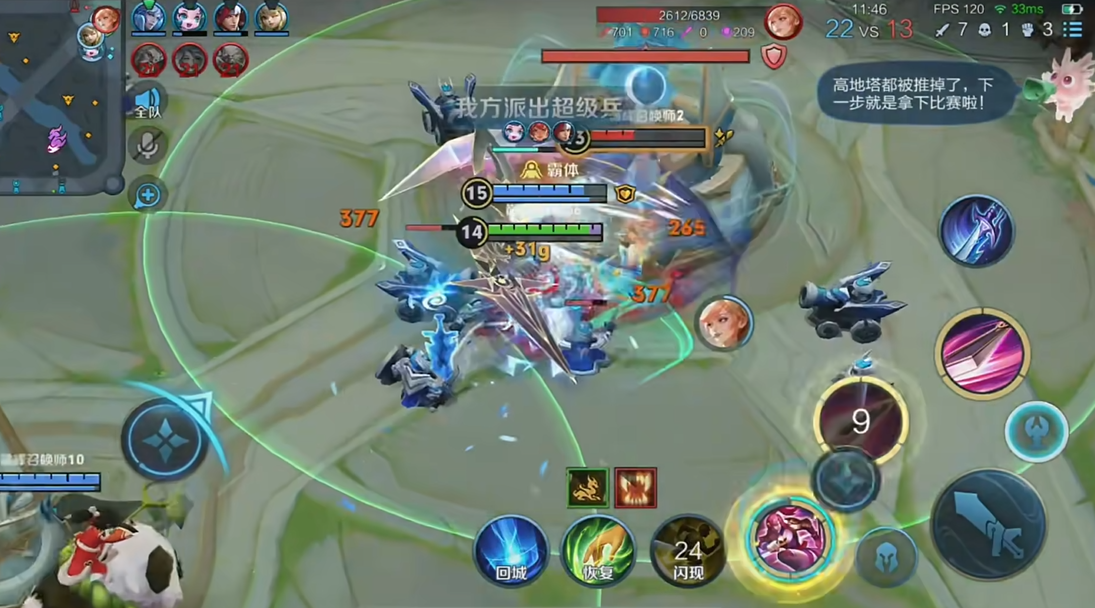Click the red flame buff icon
1095x608 pixels.
(x=635, y=487)
